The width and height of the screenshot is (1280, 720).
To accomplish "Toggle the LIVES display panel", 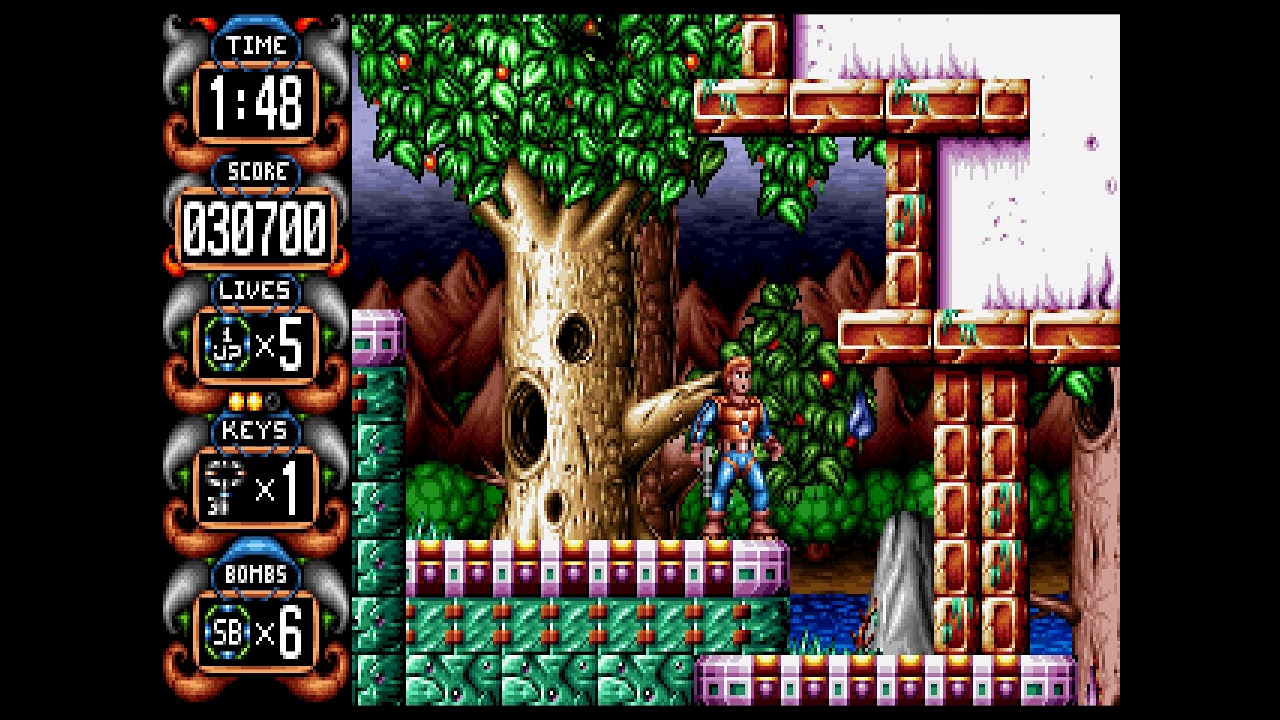I will (x=258, y=342).
